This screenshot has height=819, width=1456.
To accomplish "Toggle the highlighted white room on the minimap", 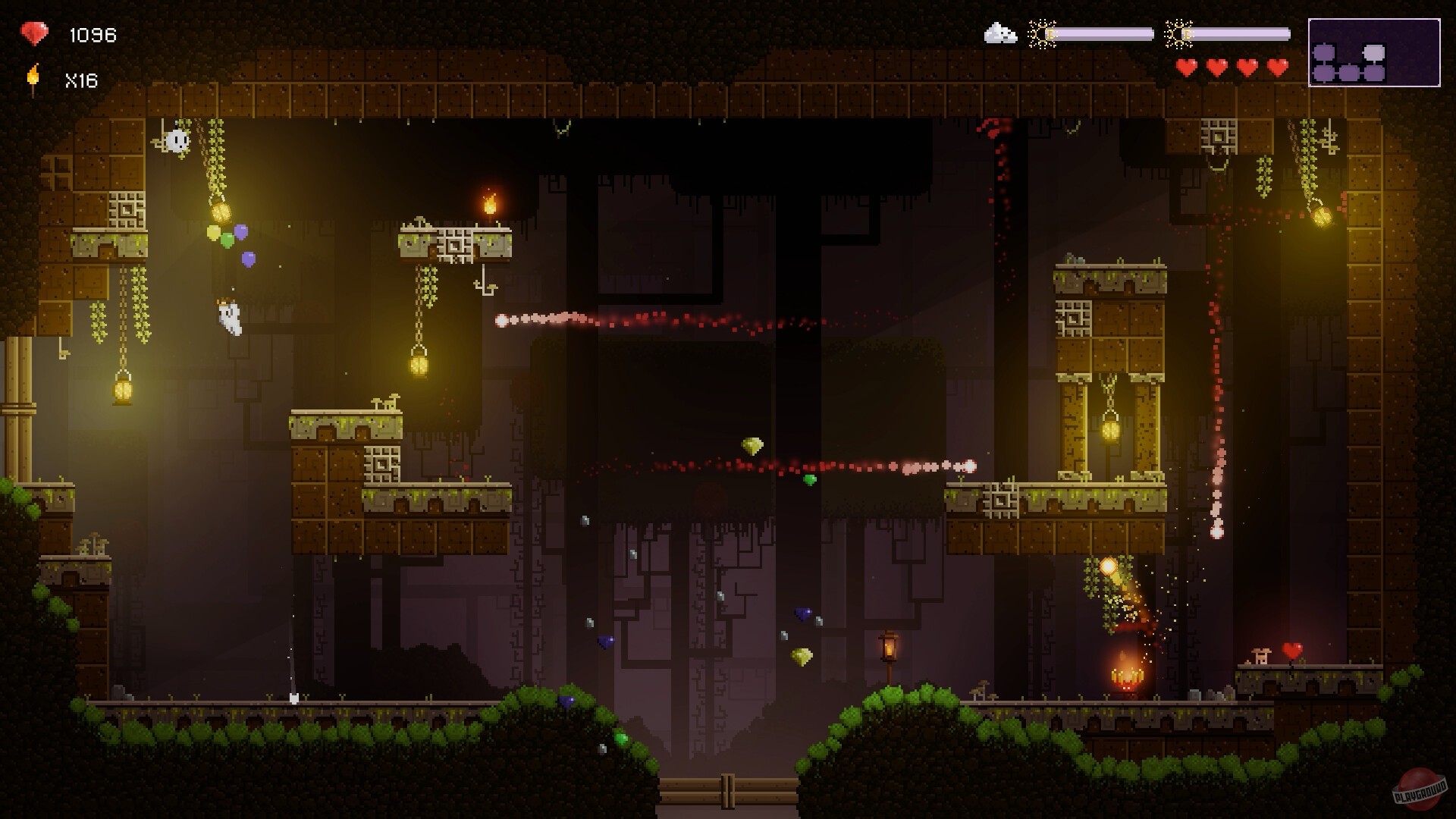I will point(1374,52).
